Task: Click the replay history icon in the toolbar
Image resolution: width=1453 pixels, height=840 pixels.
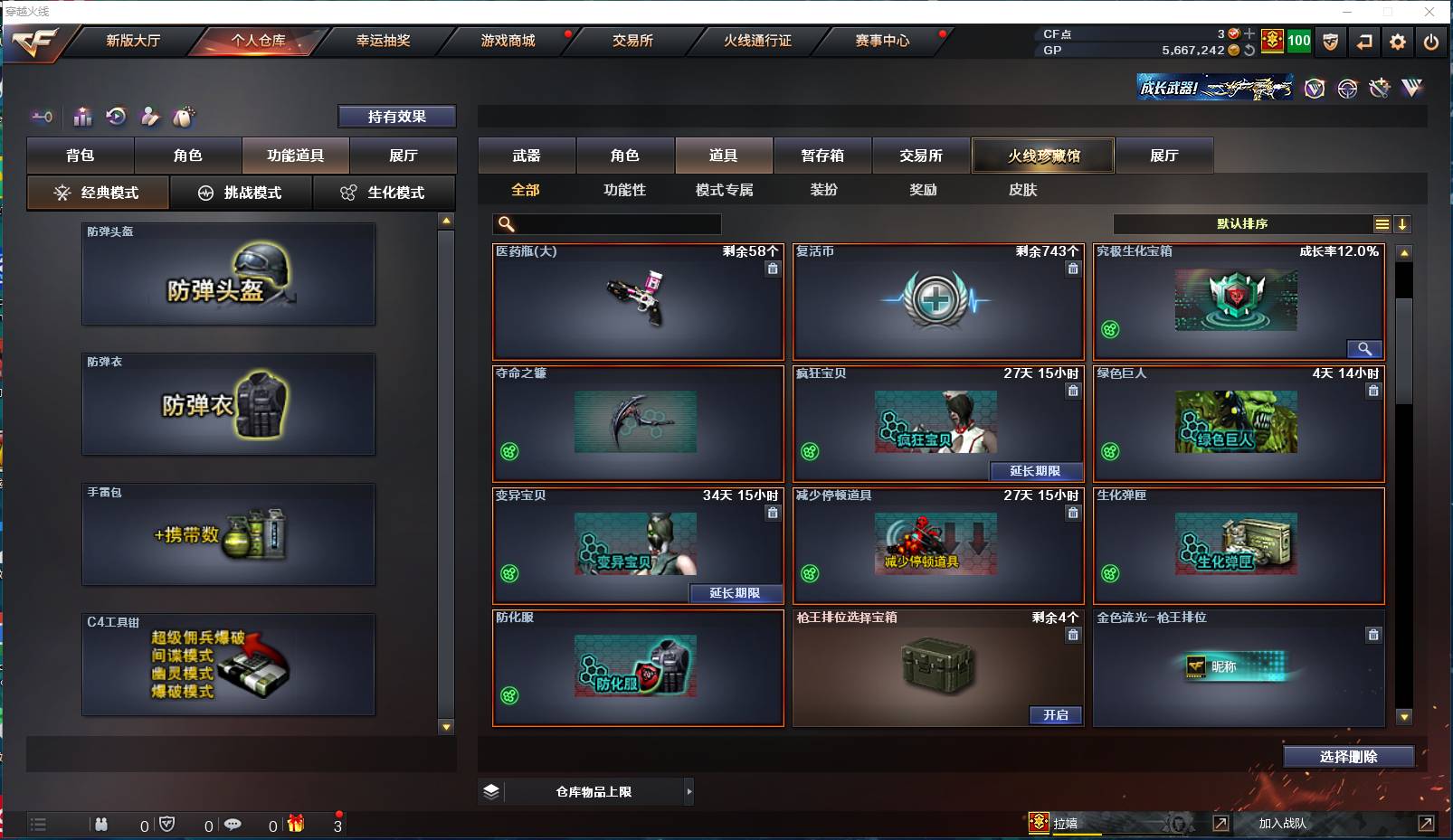Action: [115, 117]
